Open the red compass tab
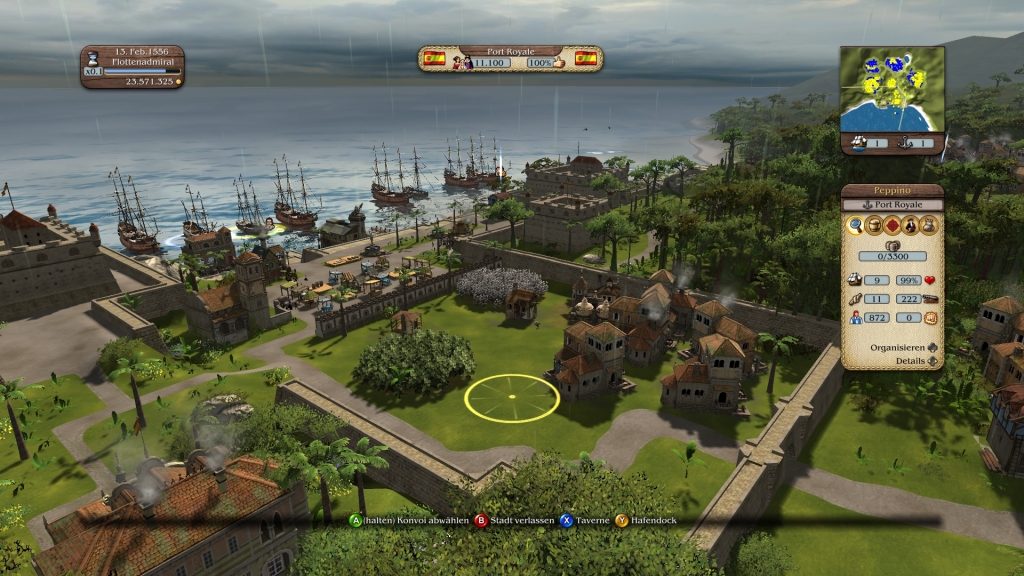 [x=892, y=226]
